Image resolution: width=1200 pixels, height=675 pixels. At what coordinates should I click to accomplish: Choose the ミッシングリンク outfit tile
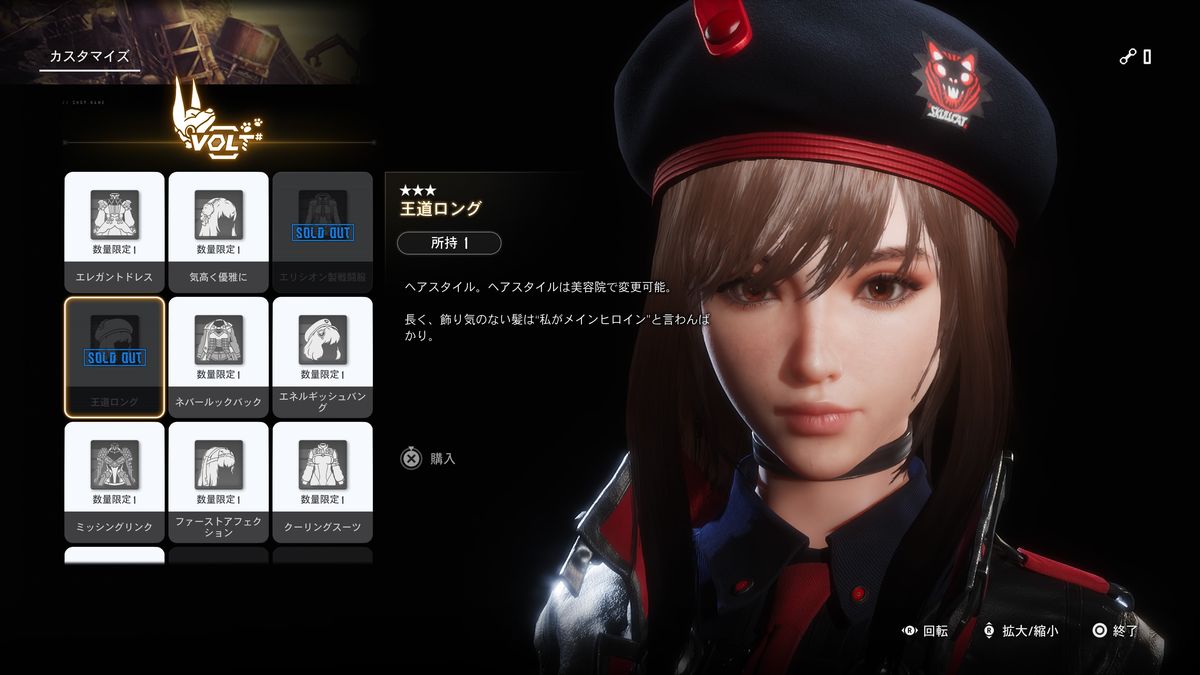[x=114, y=481]
